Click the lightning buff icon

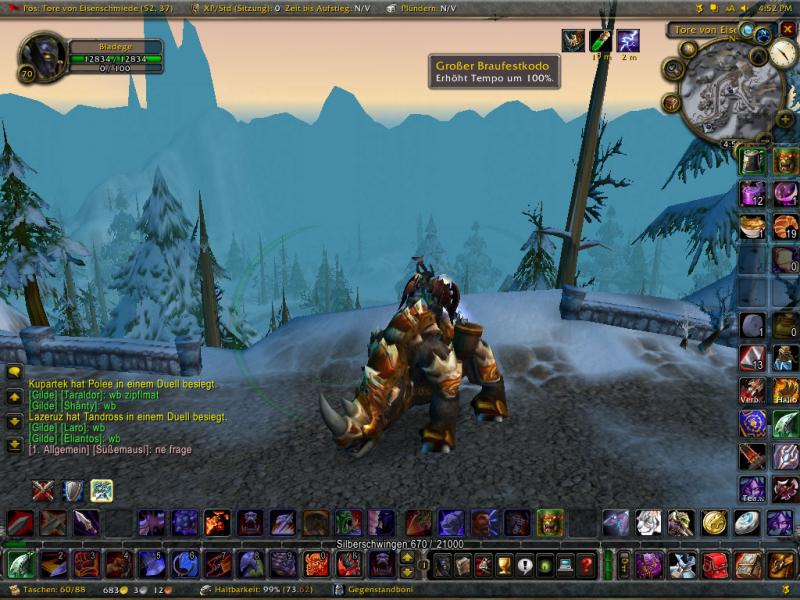pyautogui.click(x=627, y=41)
